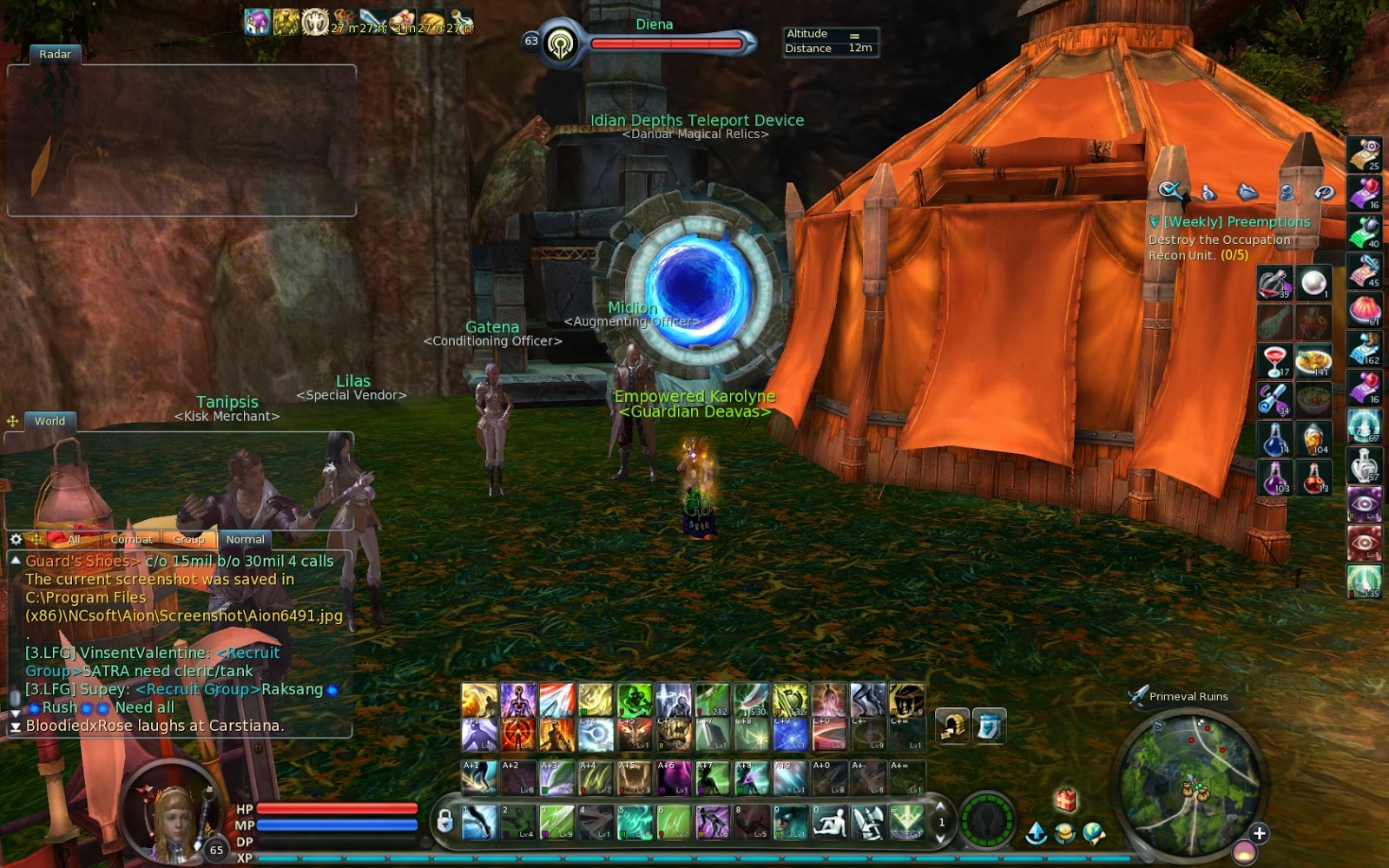Click the treasure bag icon next to the skillbar

pyautogui.click(x=953, y=723)
